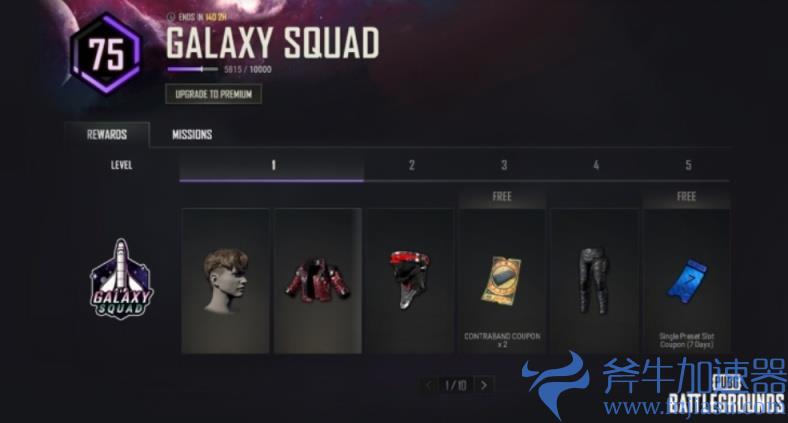Image resolution: width=788 pixels, height=423 pixels.
Task: Pick the red bandana mask reward
Action: coord(409,280)
